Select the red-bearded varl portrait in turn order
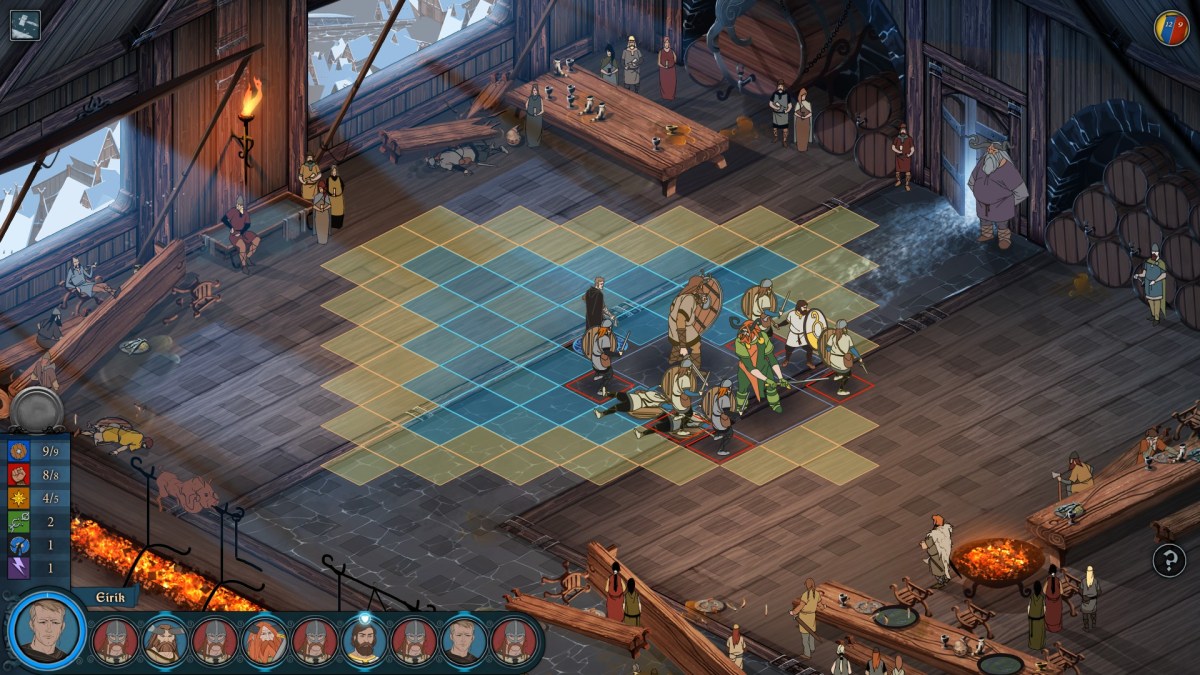 tap(265, 641)
